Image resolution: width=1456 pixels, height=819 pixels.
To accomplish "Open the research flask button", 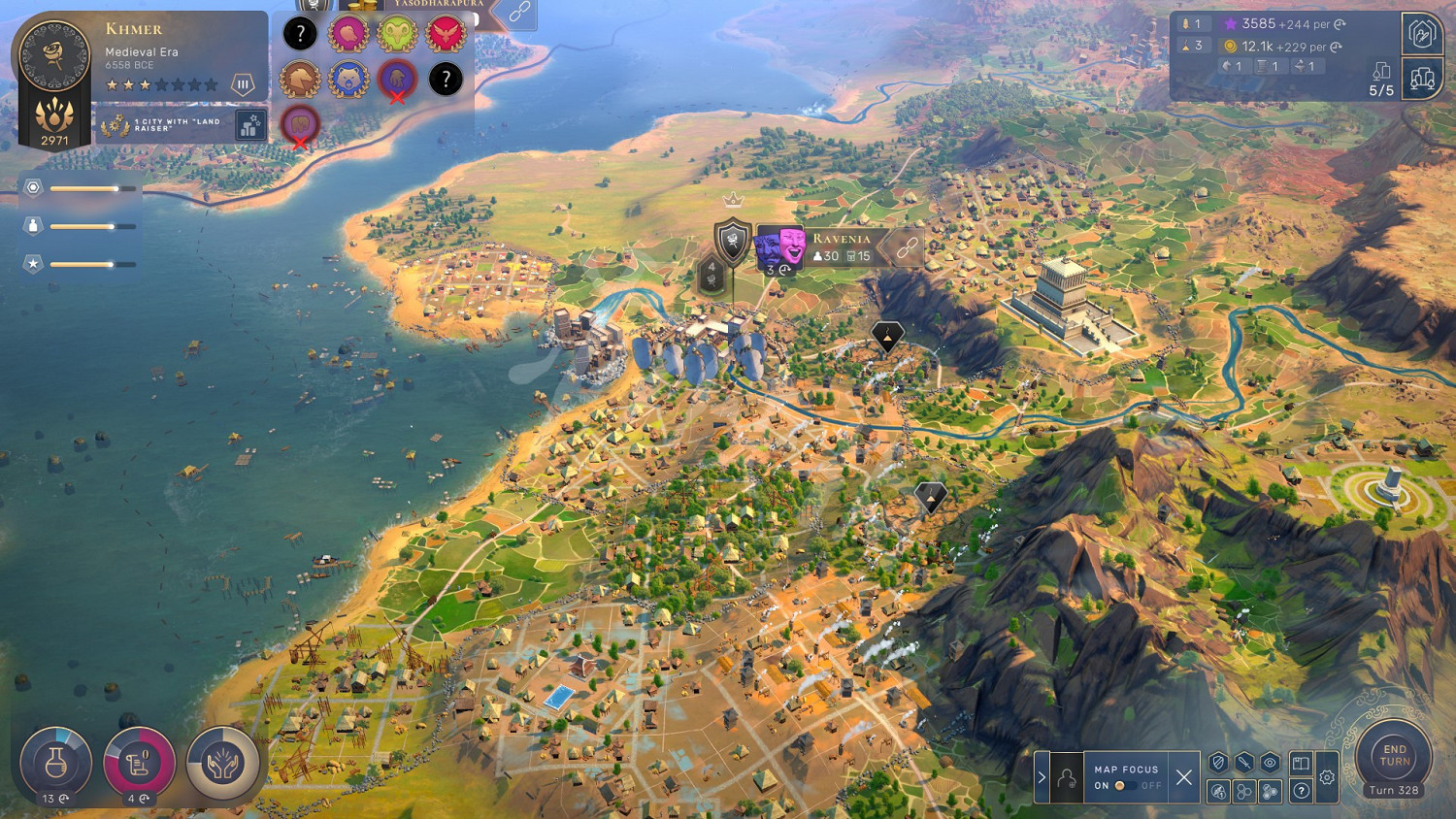I will click(x=55, y=763).
